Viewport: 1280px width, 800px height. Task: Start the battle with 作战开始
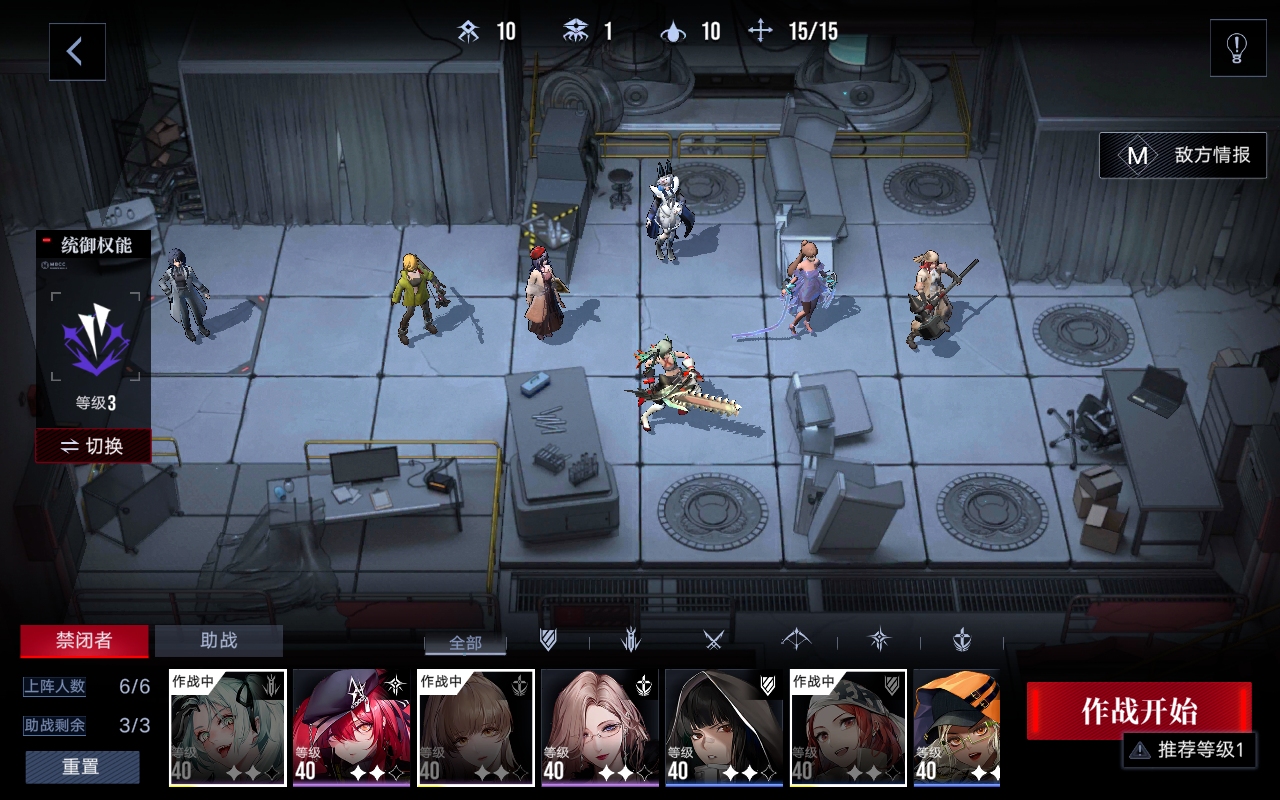point(1138,711)
